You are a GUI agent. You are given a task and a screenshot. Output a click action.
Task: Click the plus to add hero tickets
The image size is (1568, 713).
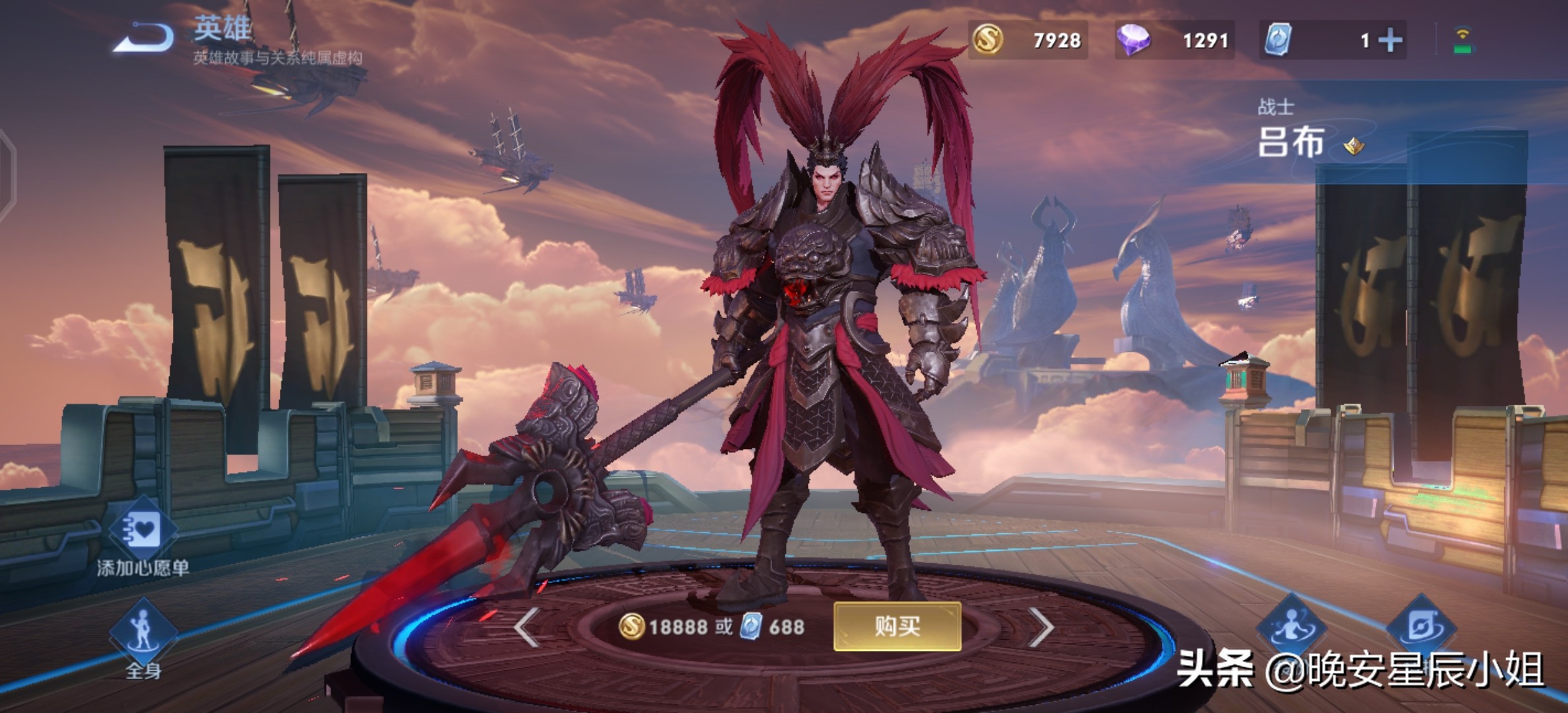(x=1390, y=41)
